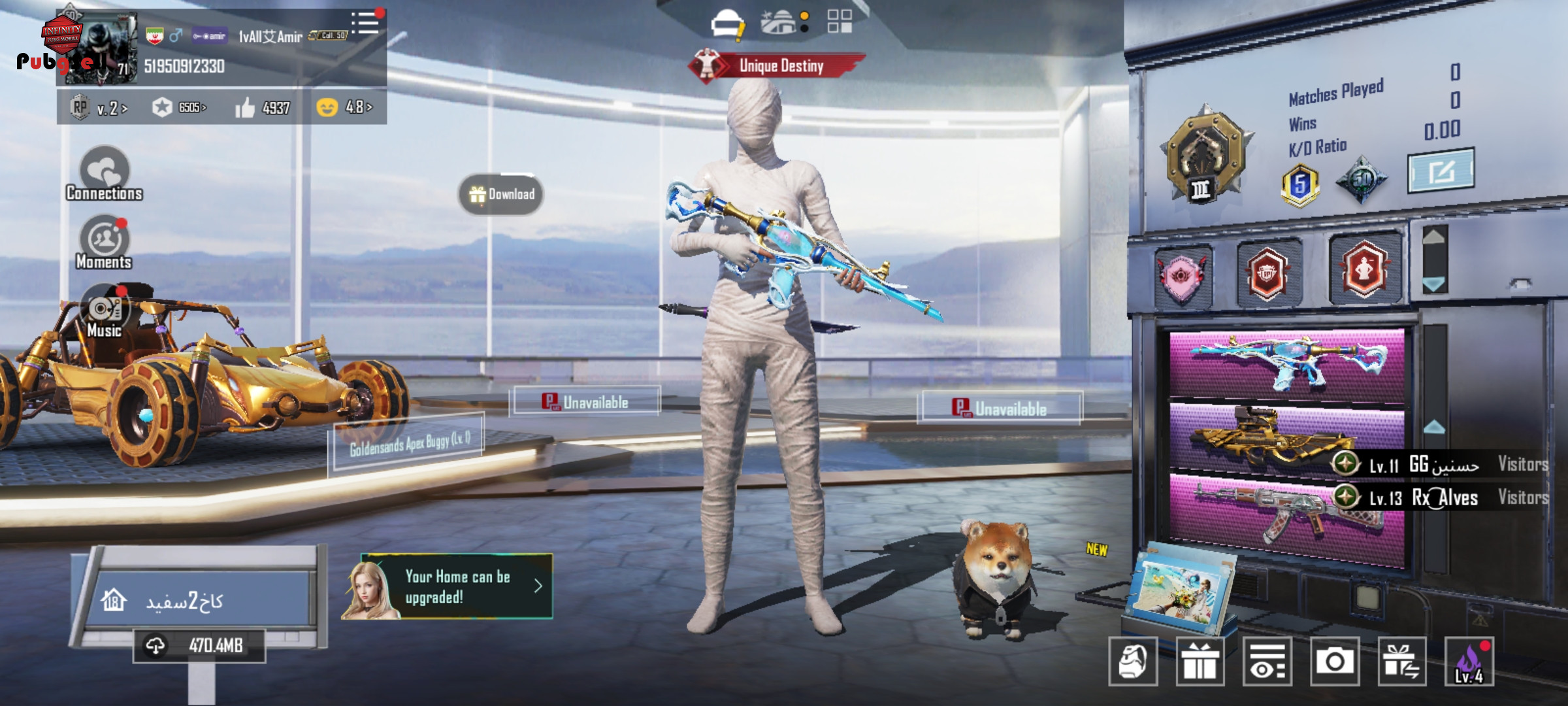1568x706 pixels.
Task: Open the camera screenshot button
Action: [x=1334, y=662]
